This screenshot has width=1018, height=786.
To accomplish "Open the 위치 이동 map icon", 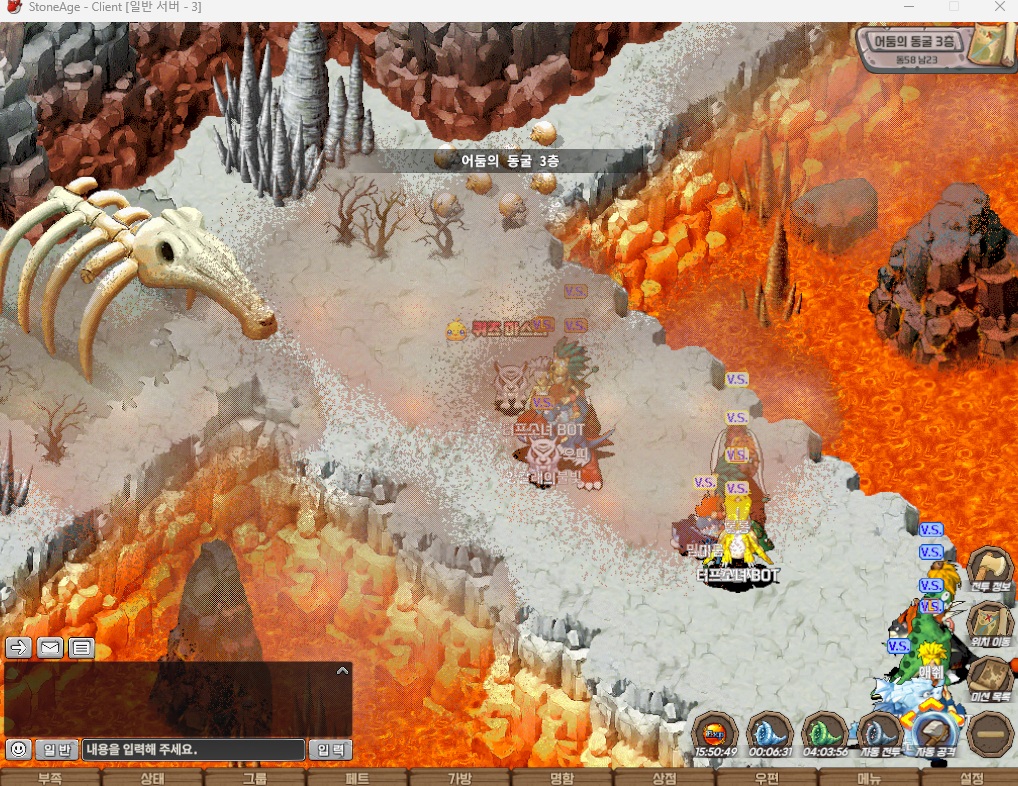I will coord(990,622).
